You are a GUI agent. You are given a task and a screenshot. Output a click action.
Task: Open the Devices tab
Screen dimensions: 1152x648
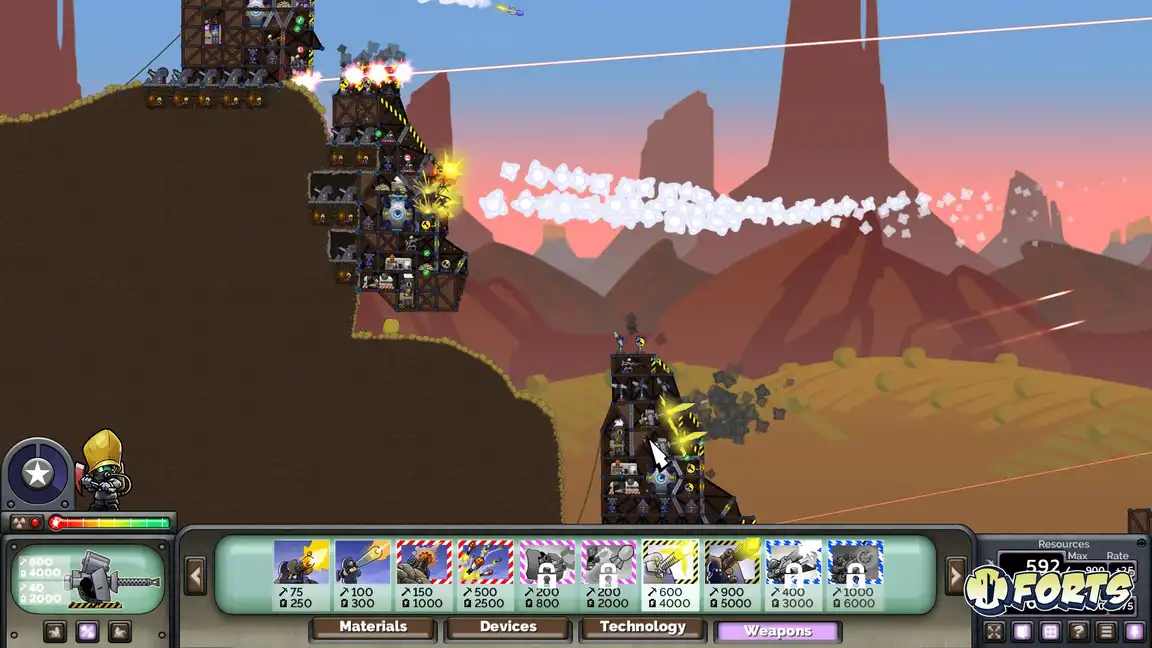(508, 627)
